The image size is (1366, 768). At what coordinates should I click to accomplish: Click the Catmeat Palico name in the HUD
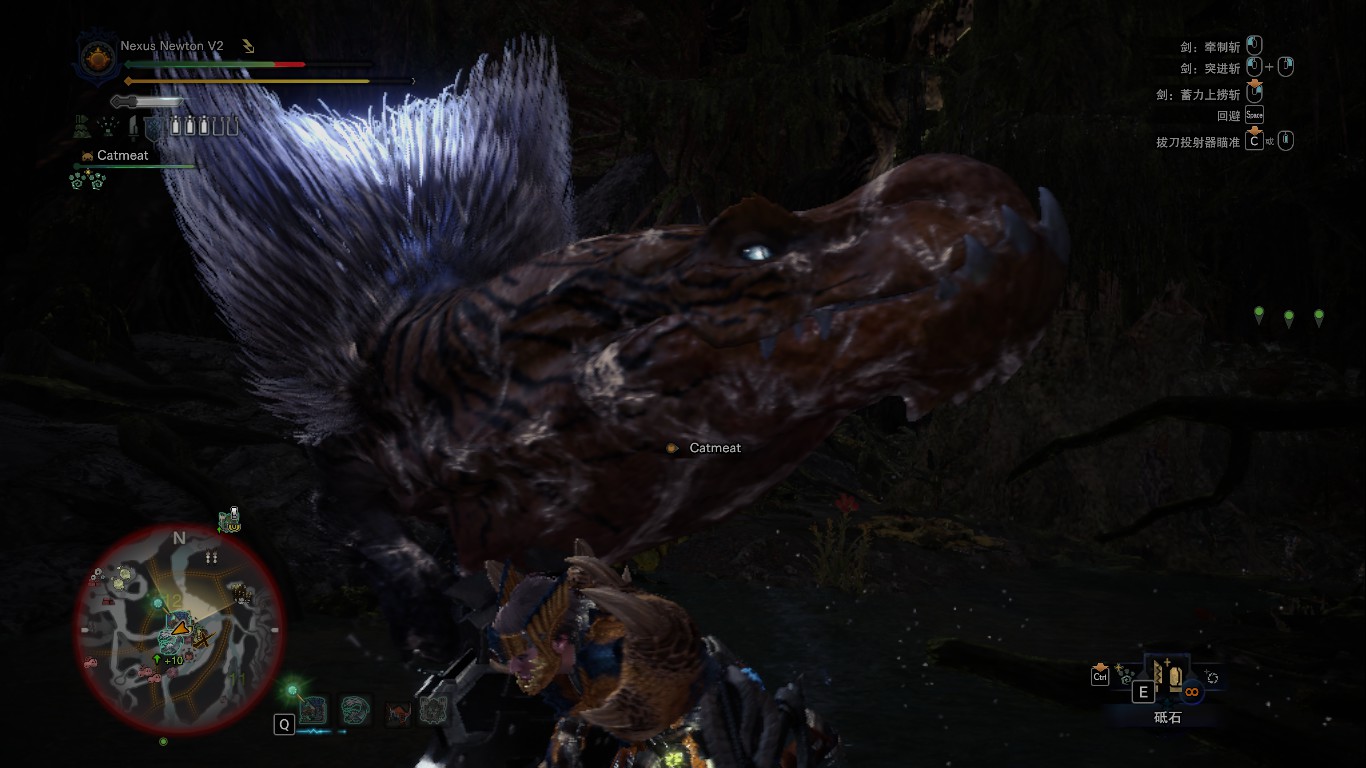coord(122,156)
